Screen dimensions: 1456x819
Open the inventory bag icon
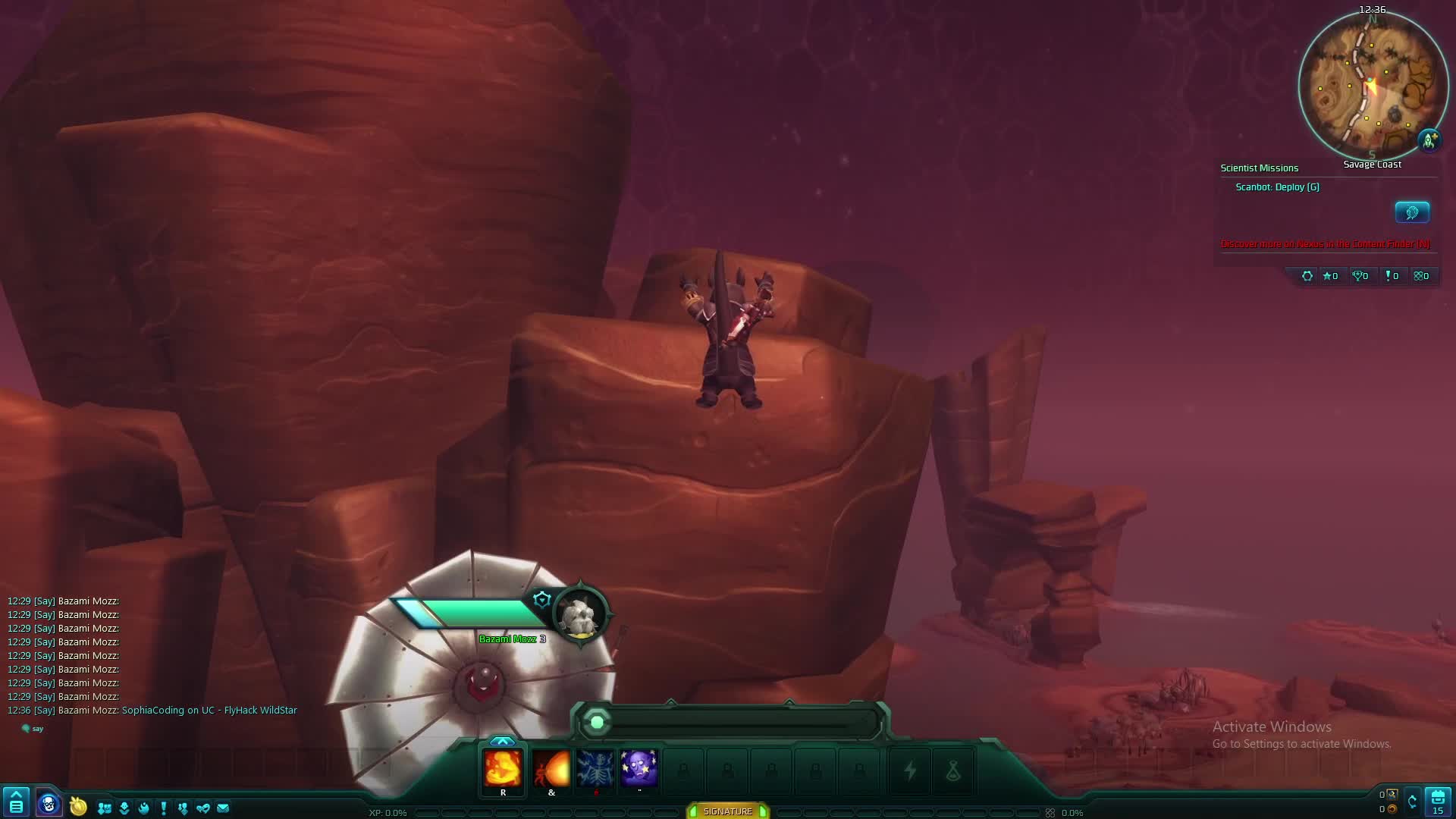pos(1438,802)
